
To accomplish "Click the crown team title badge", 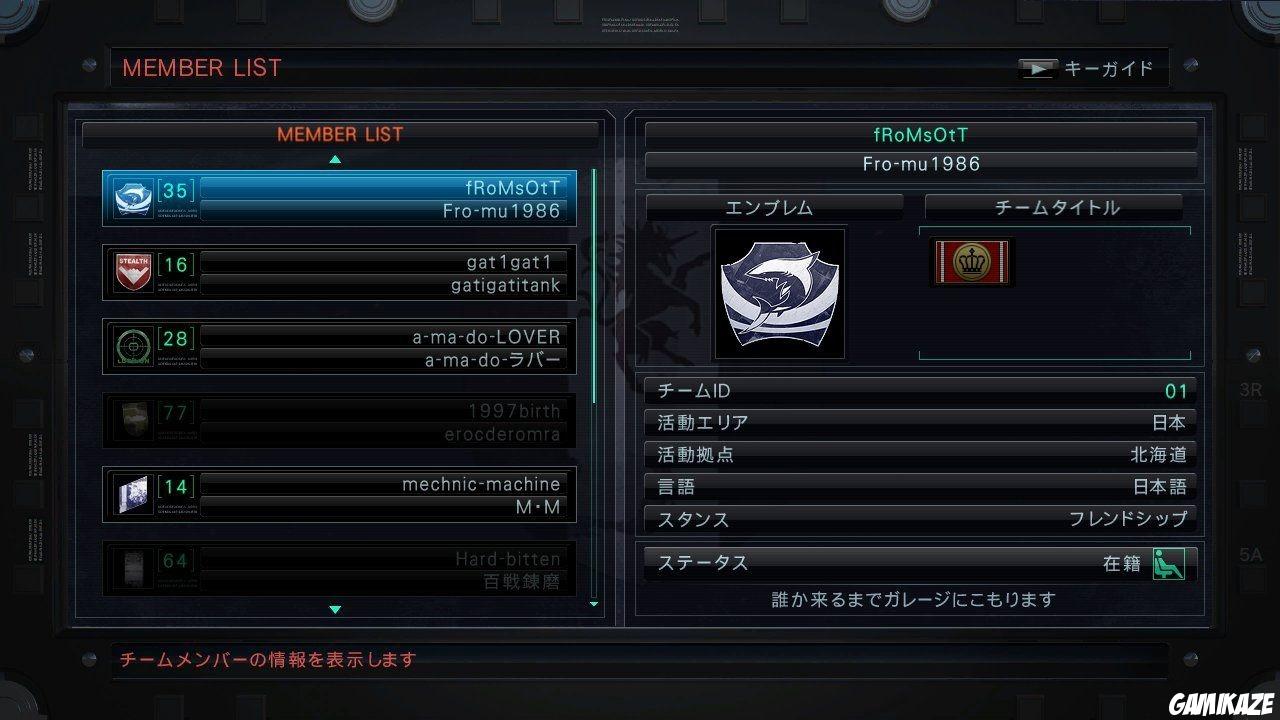I will pyautogui.click(x=972, y=261).
